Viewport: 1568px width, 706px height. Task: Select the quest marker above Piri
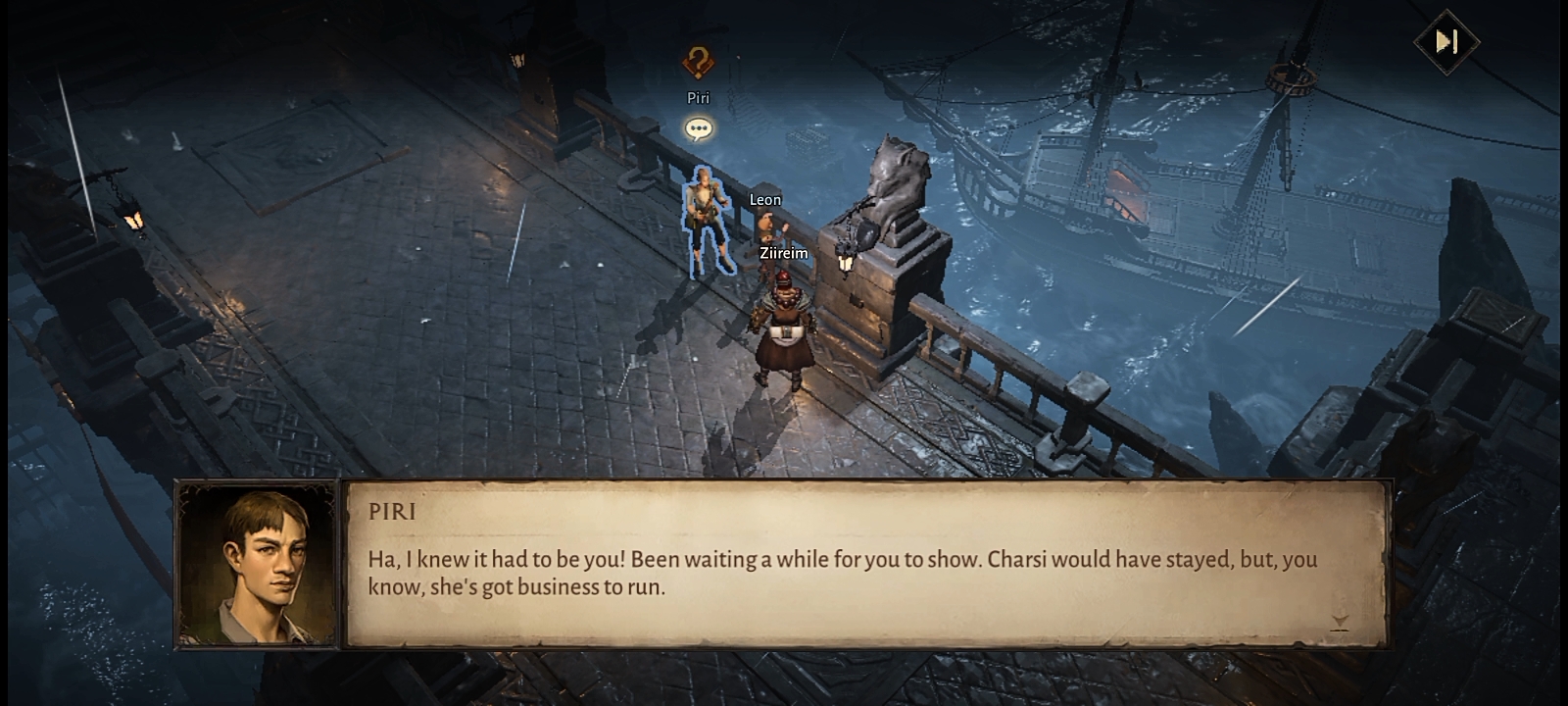[698, 63]
